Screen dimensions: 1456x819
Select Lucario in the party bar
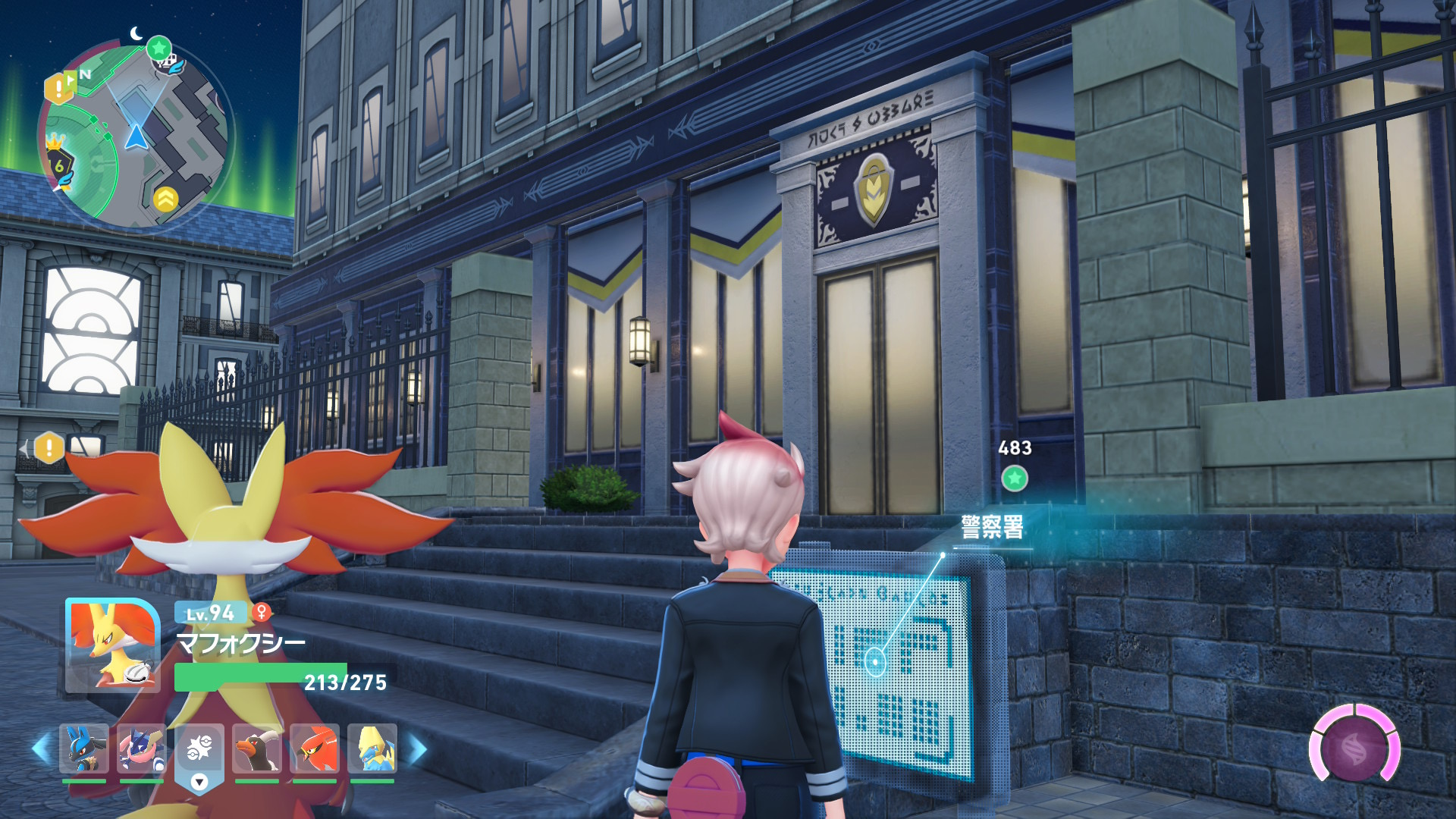(83, 748)
